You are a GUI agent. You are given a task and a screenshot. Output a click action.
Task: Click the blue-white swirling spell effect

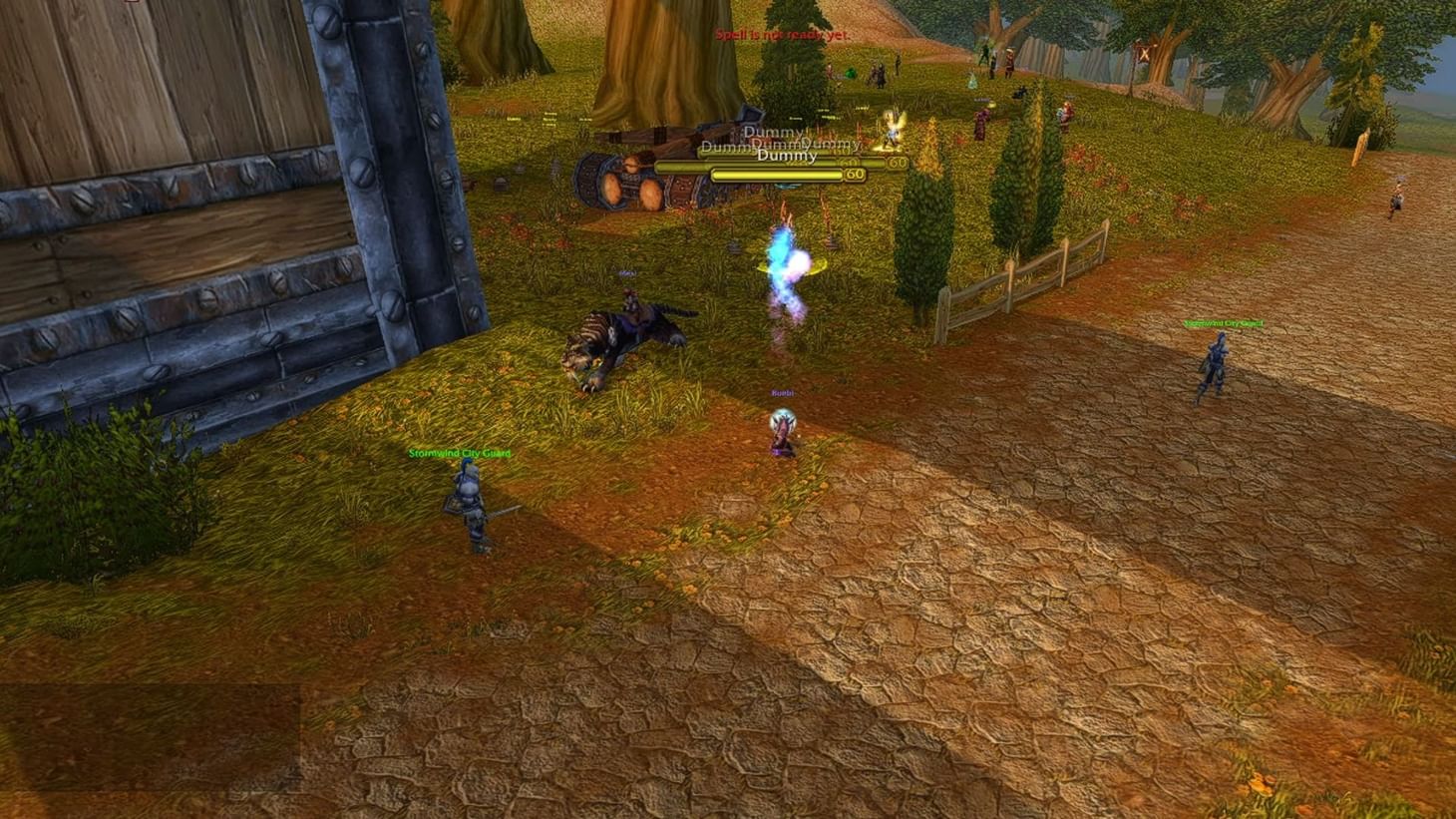click(x=788, y=264)
